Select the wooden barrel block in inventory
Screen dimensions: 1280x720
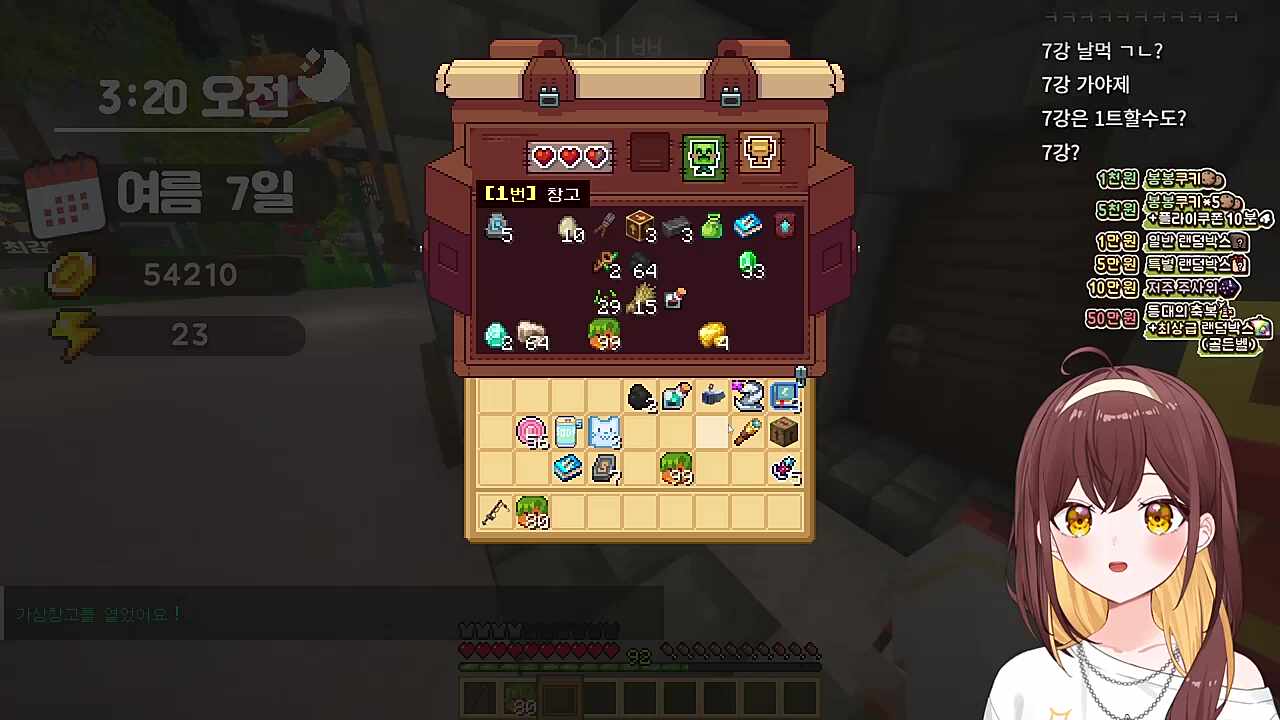tap(784, 432)
